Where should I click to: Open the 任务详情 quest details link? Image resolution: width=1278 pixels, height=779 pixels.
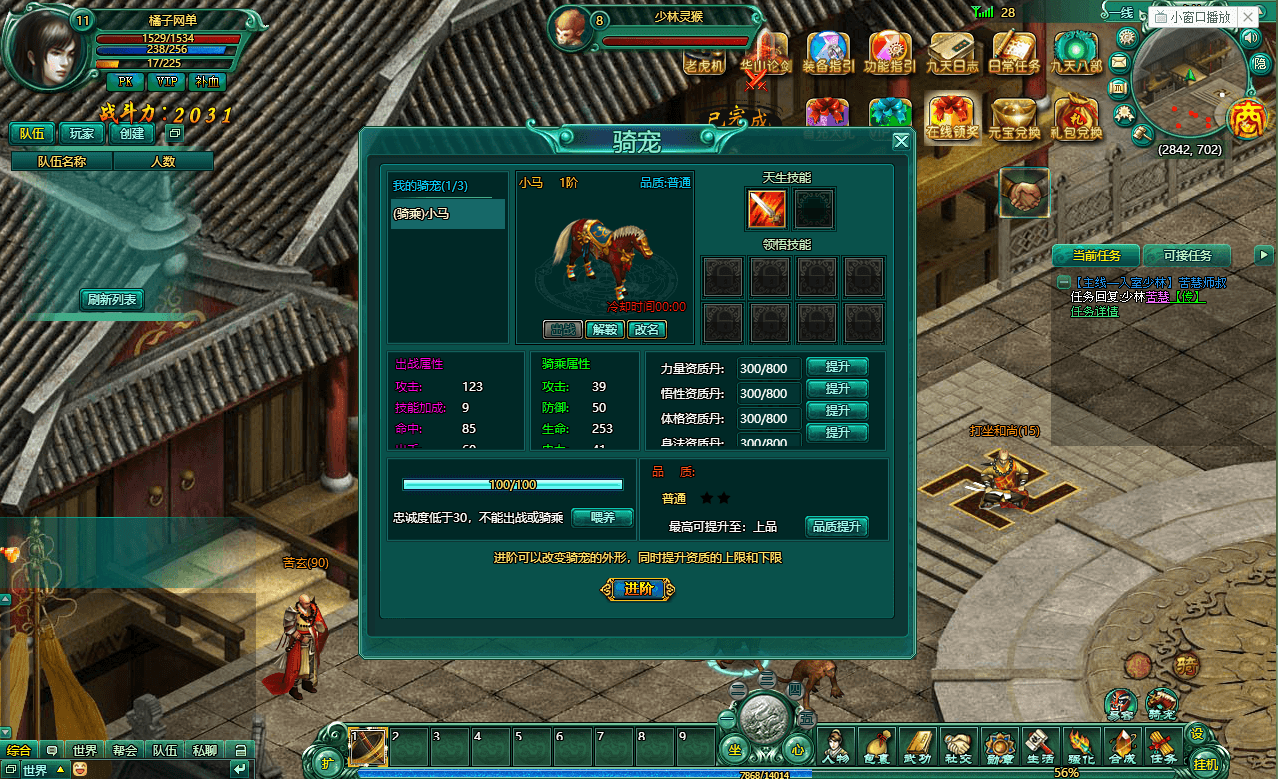[1095, 311]
